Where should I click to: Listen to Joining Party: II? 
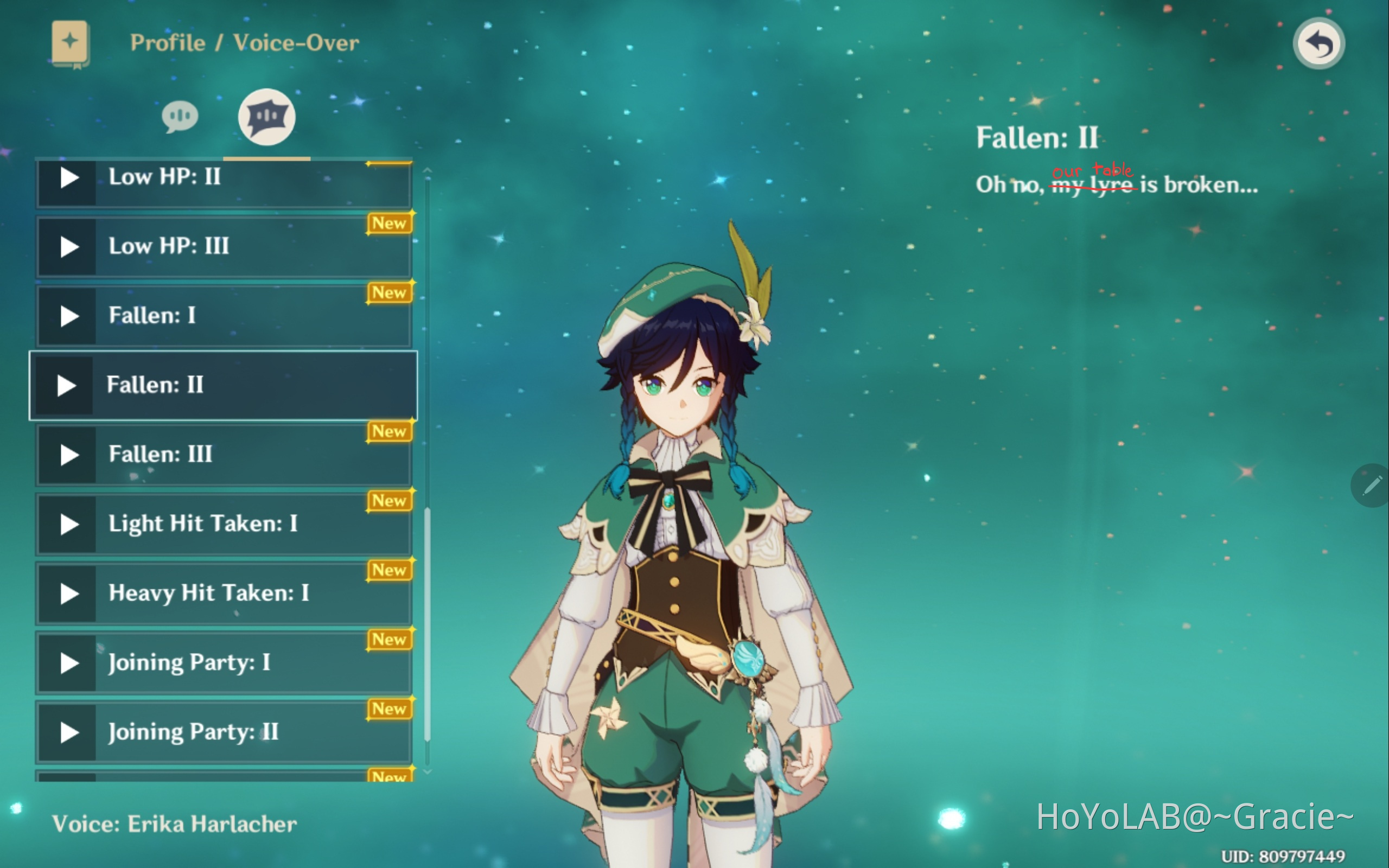tap(69, 733)
